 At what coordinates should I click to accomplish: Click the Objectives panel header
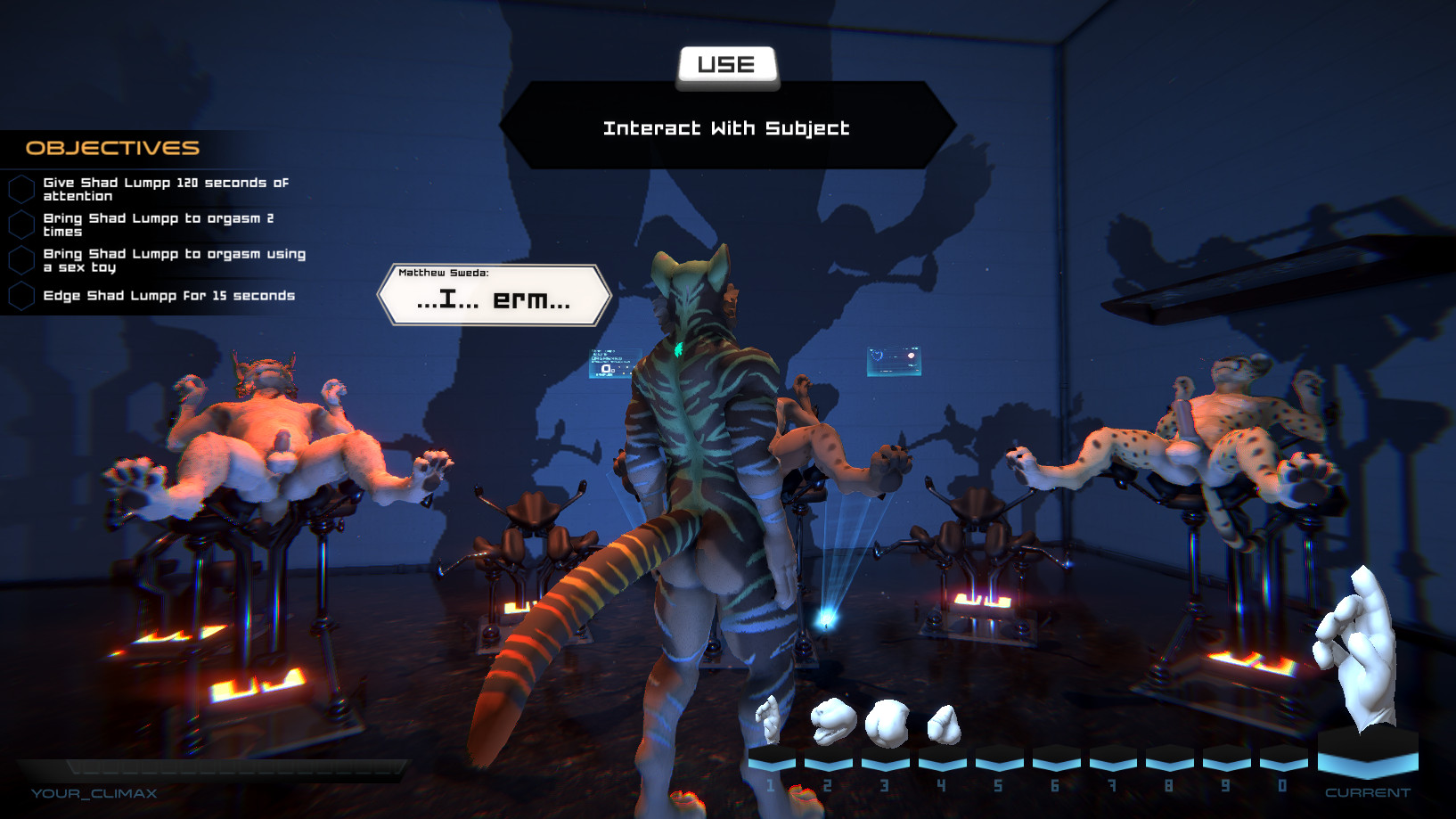pyautogui.click(x=113, y=148)
